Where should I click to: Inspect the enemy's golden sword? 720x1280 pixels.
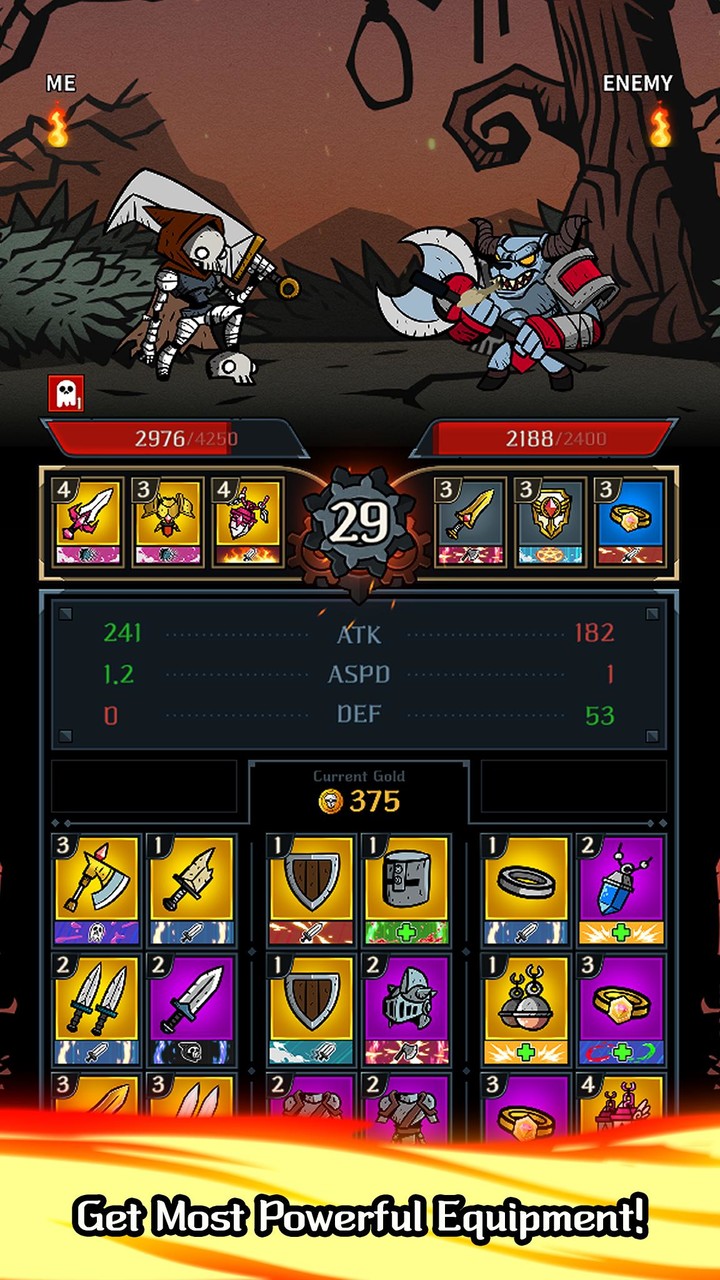pos(470,523)
